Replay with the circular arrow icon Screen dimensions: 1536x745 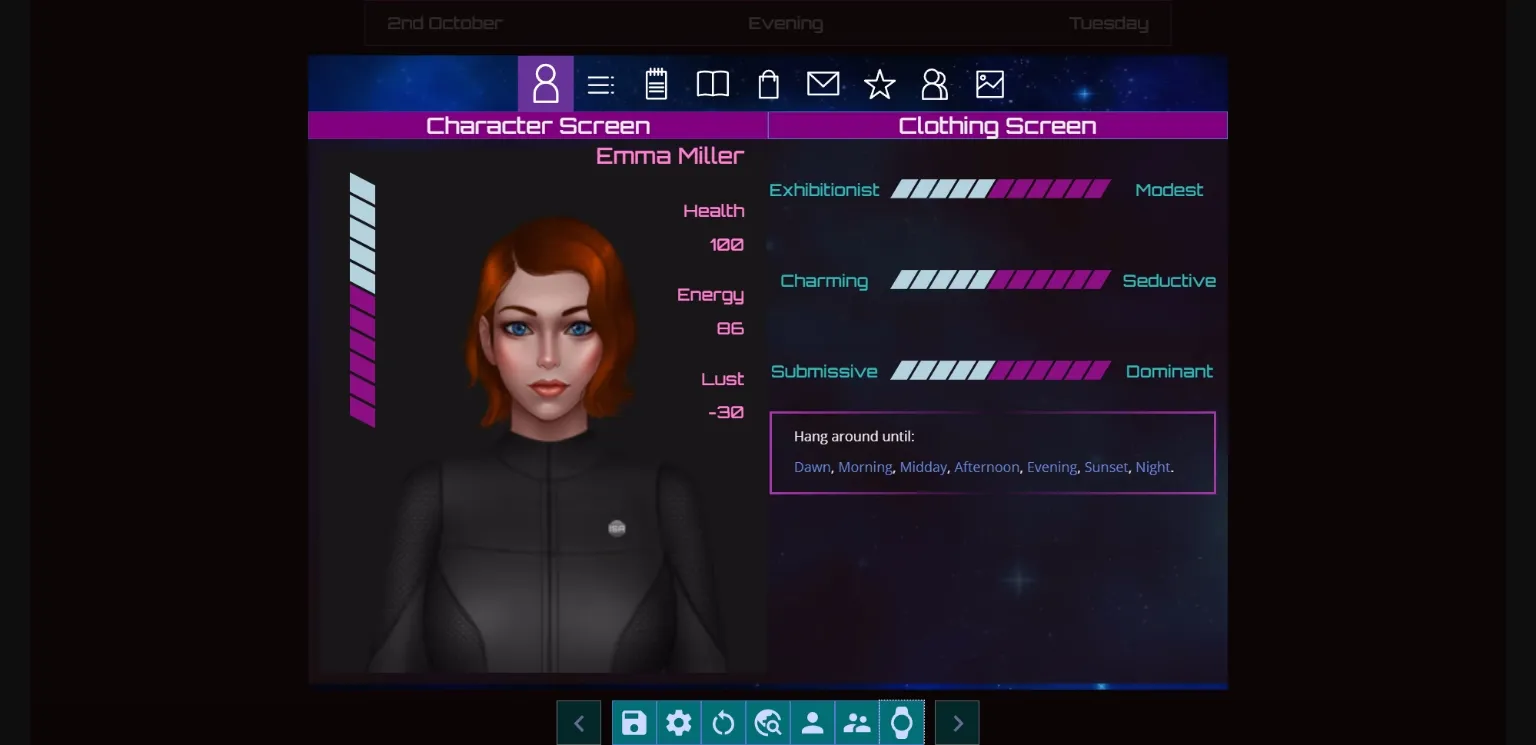pos(723,722)
